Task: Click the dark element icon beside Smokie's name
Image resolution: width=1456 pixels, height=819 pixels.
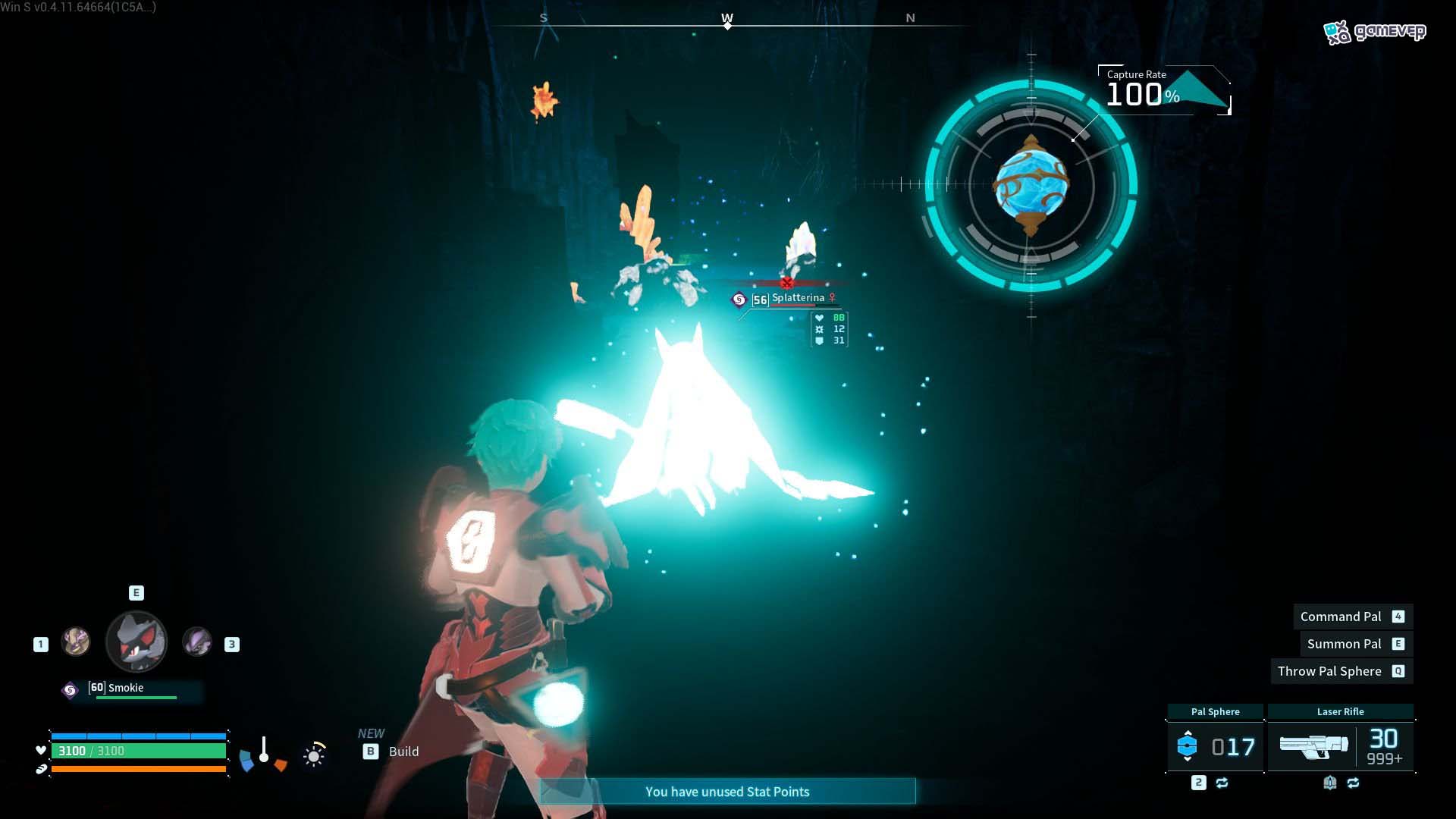Action: coord(71,689)
